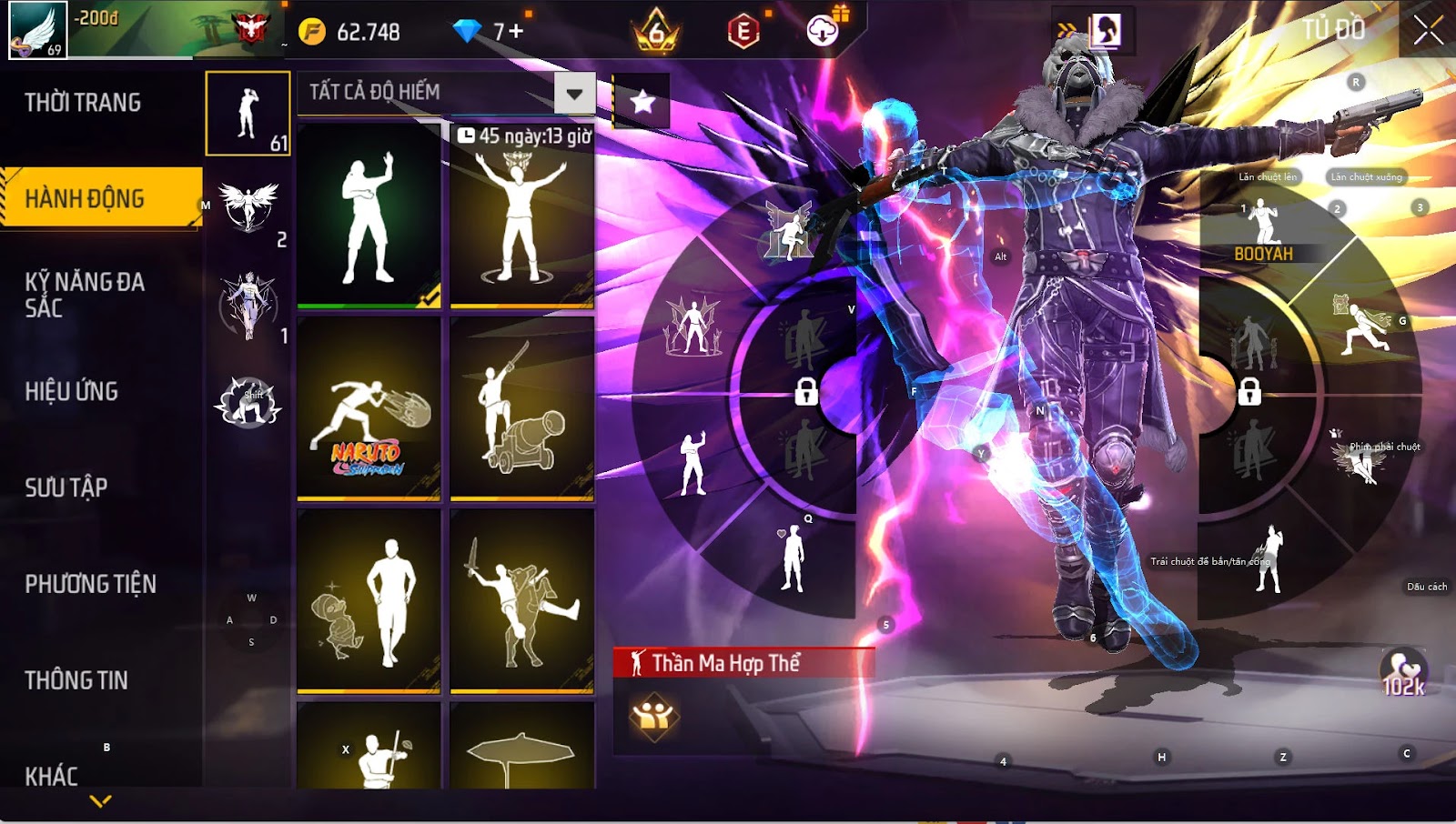Open the Hiệu Ứng category
Image resolution: width=1456 pixels, height=824 pixels.
pyautogui.click(x=72, y=391)
